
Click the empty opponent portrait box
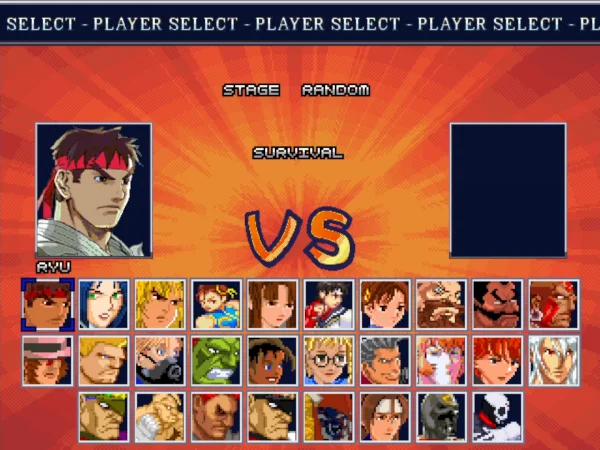508,190
